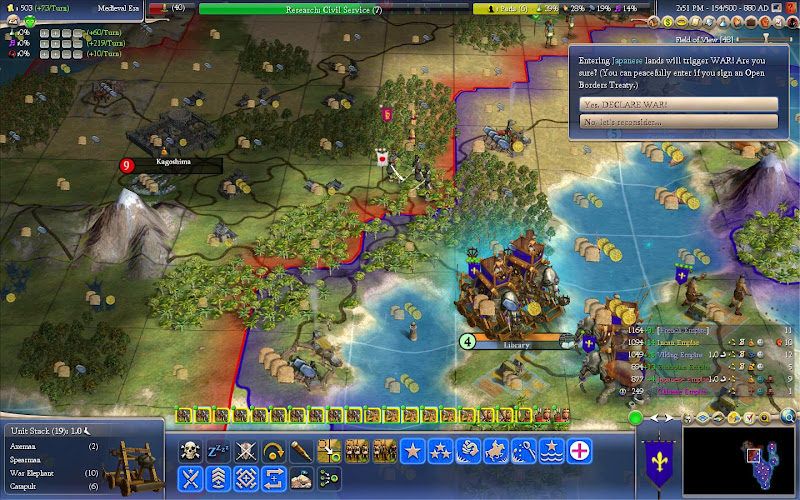
Task: Put the stack to sleep with Zzz icon
Action: 217,451
